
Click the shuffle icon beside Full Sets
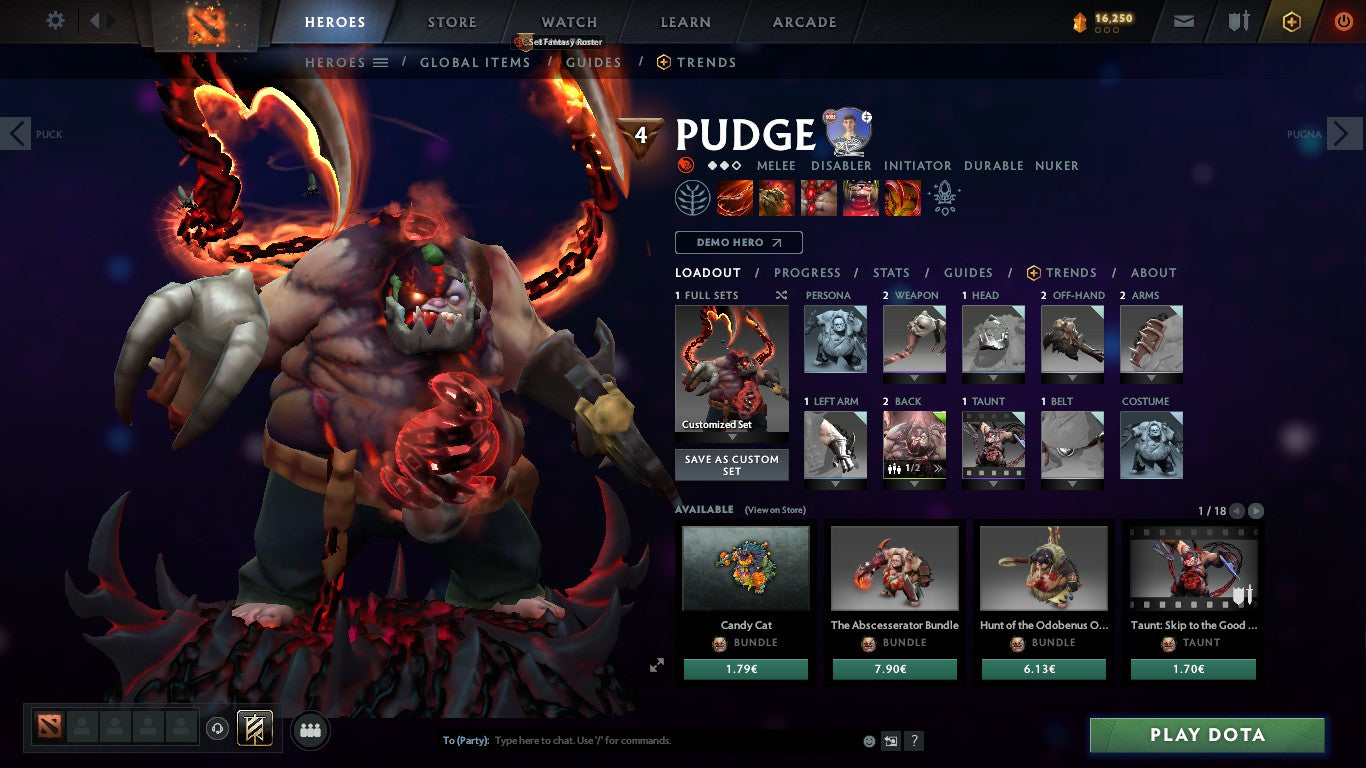pyautogui.click(x=780, y=295)
